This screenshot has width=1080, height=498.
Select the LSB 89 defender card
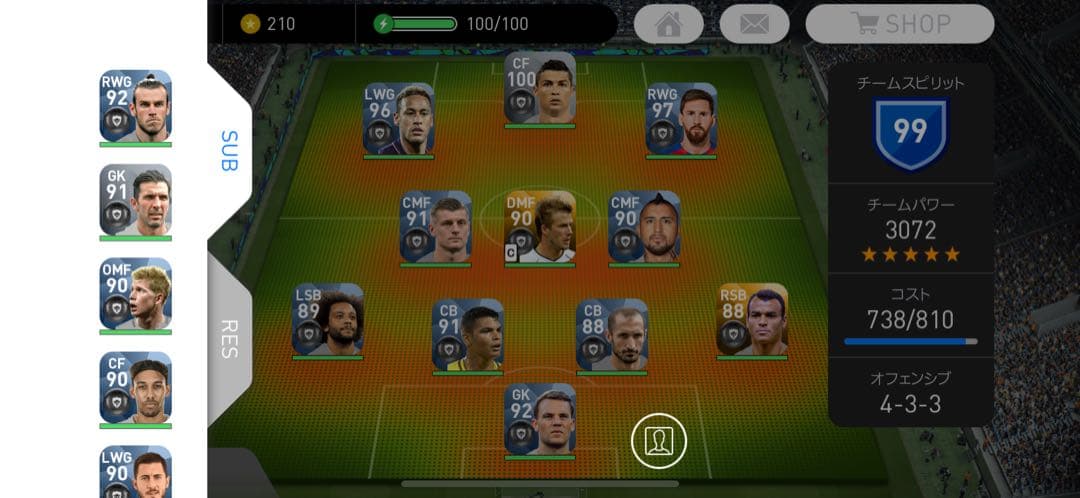327,319
